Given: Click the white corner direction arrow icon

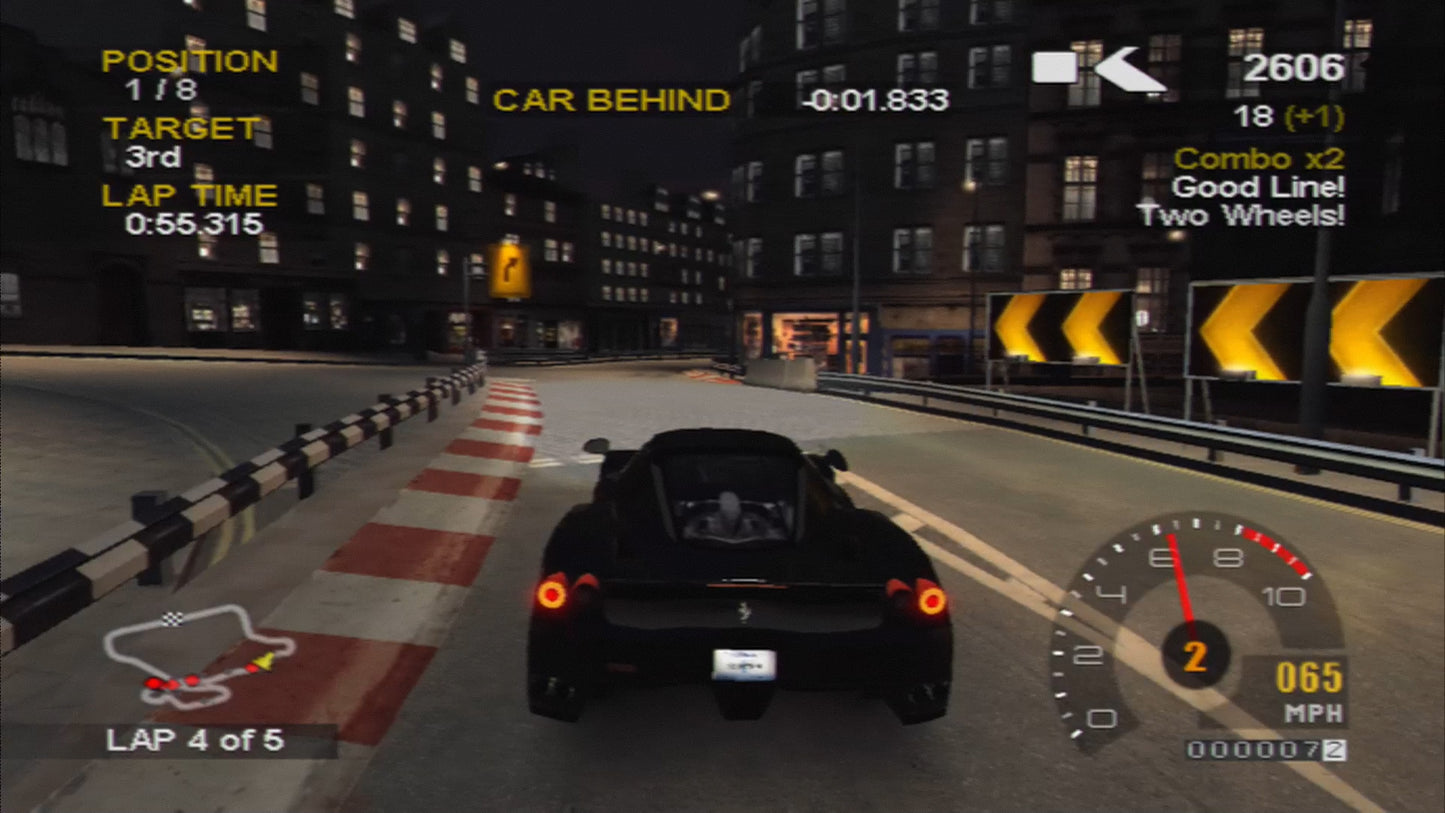Looking at the screenshot, I should point(1129,68).
